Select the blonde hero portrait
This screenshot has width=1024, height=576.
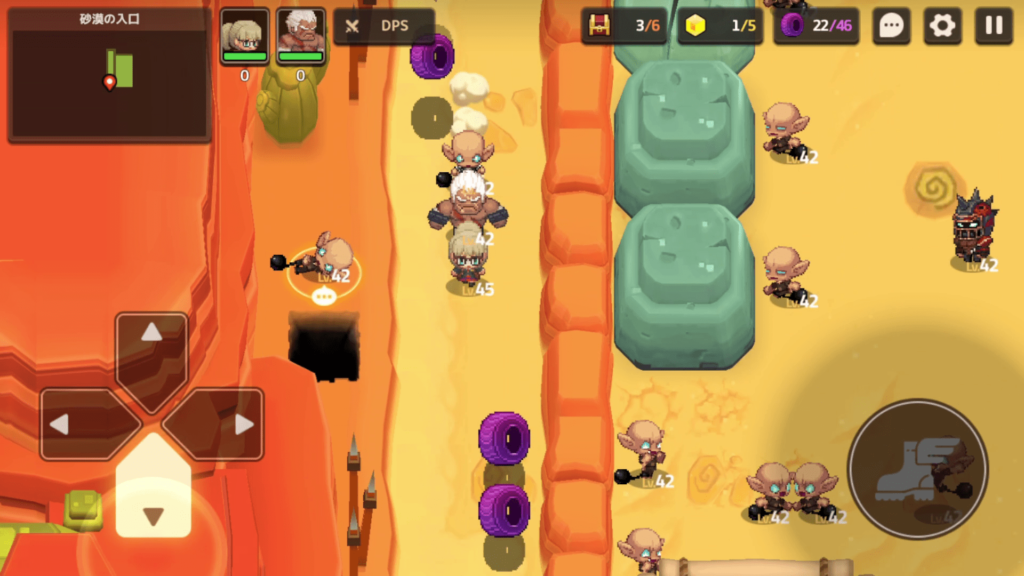245,37
